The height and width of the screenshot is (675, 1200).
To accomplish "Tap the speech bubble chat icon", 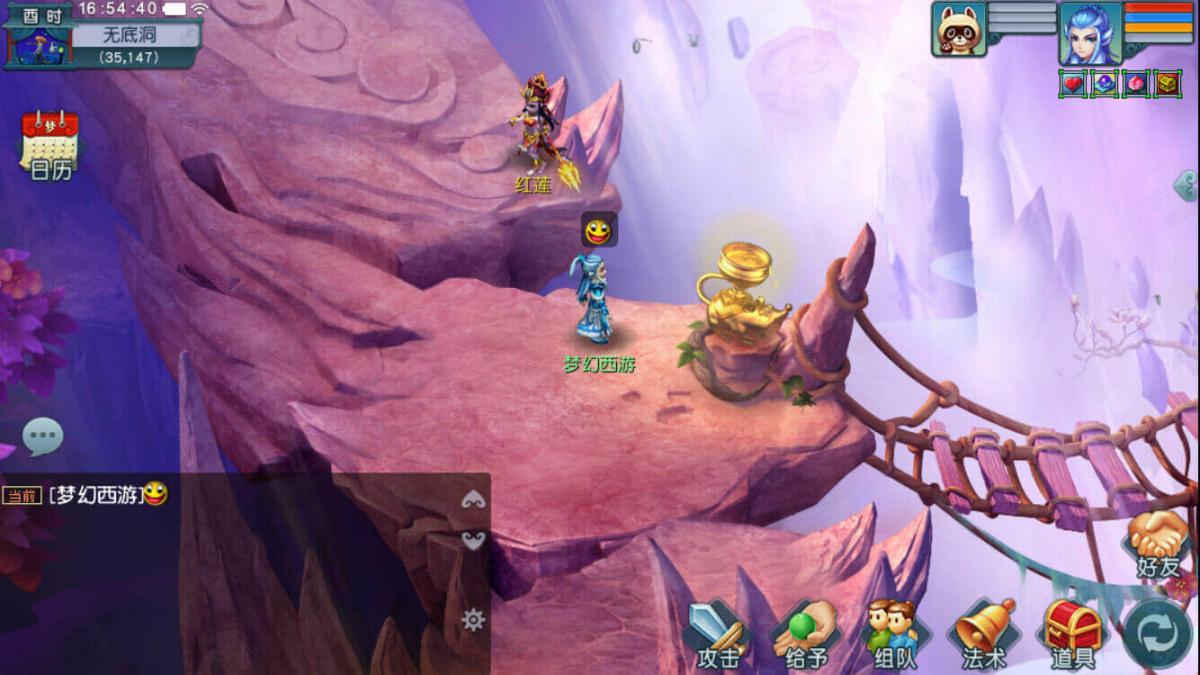I will pyautogui.click(x=43, y=437).
